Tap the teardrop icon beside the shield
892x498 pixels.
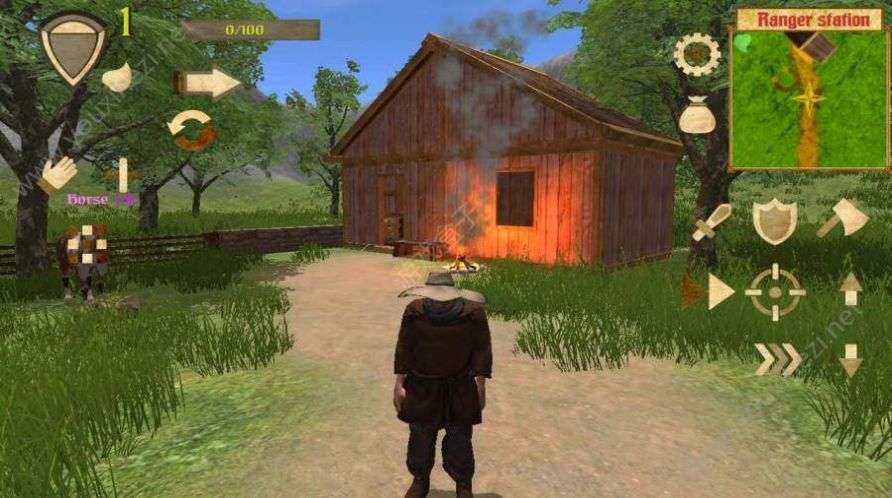(117, 77)
